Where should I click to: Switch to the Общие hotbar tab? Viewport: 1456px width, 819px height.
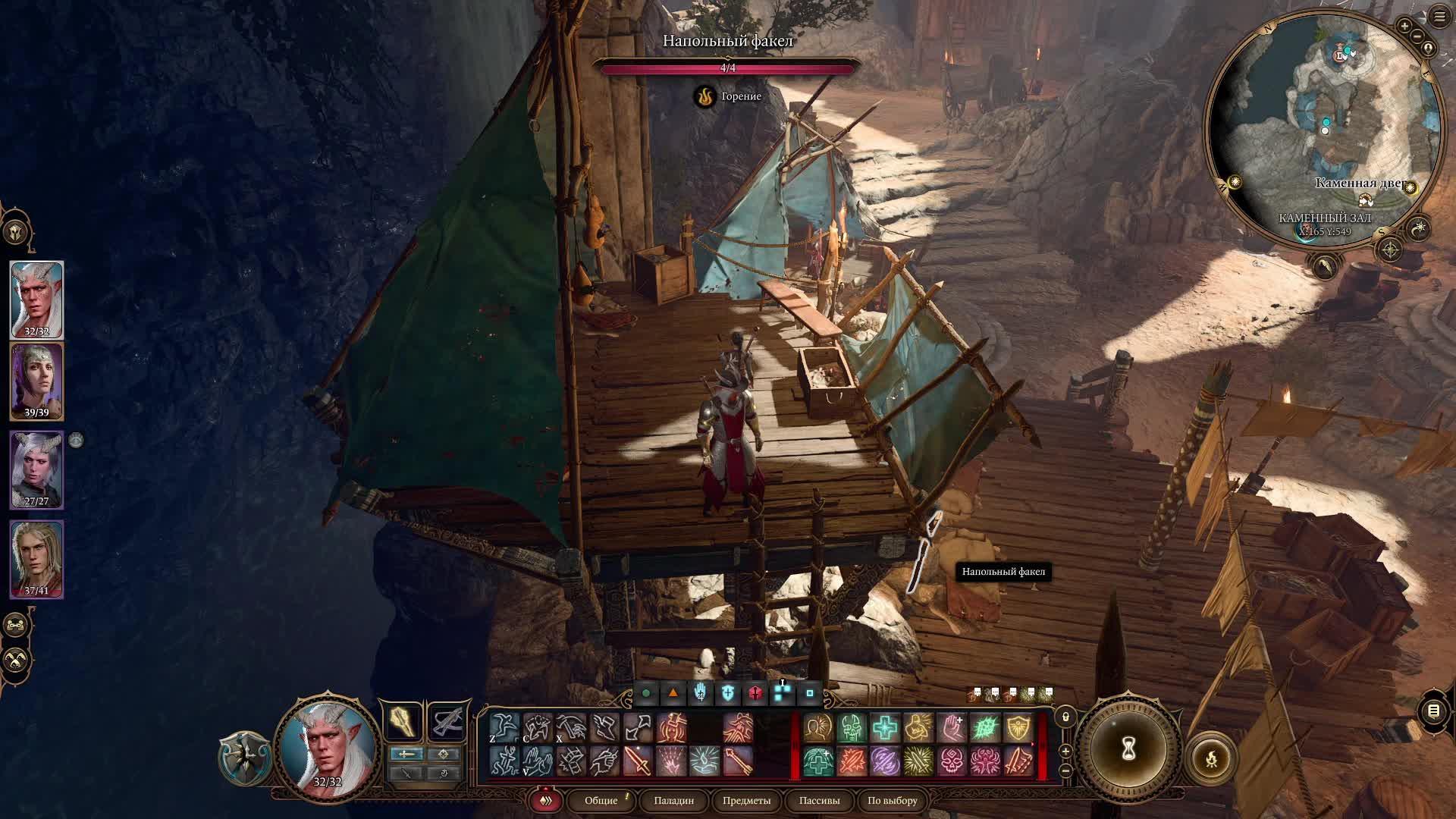601,800
